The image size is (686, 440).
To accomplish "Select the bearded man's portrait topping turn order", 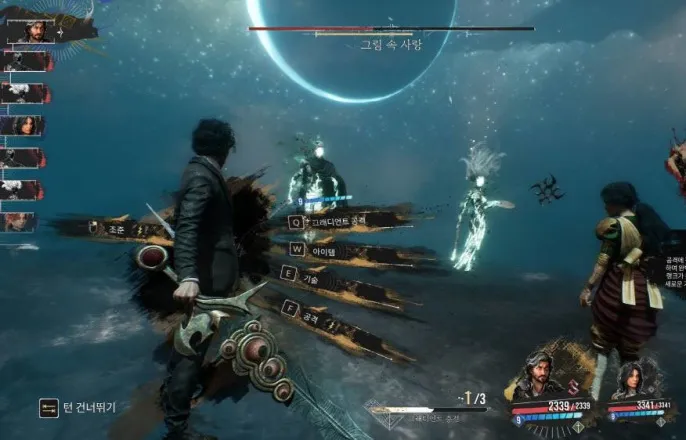I will point(37,31).
